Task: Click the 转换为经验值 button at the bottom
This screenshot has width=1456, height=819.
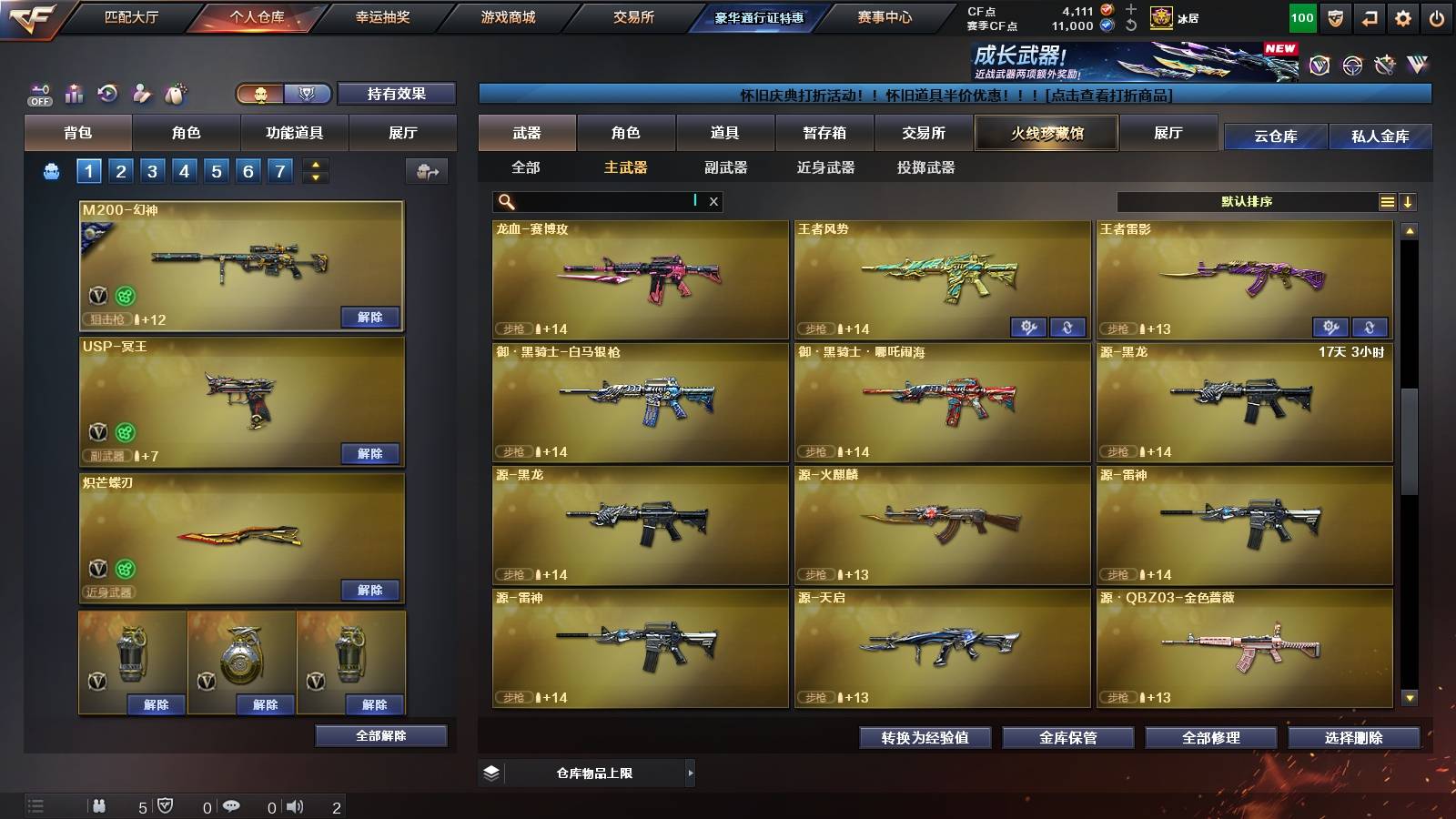Action: [x=925, y=738]
